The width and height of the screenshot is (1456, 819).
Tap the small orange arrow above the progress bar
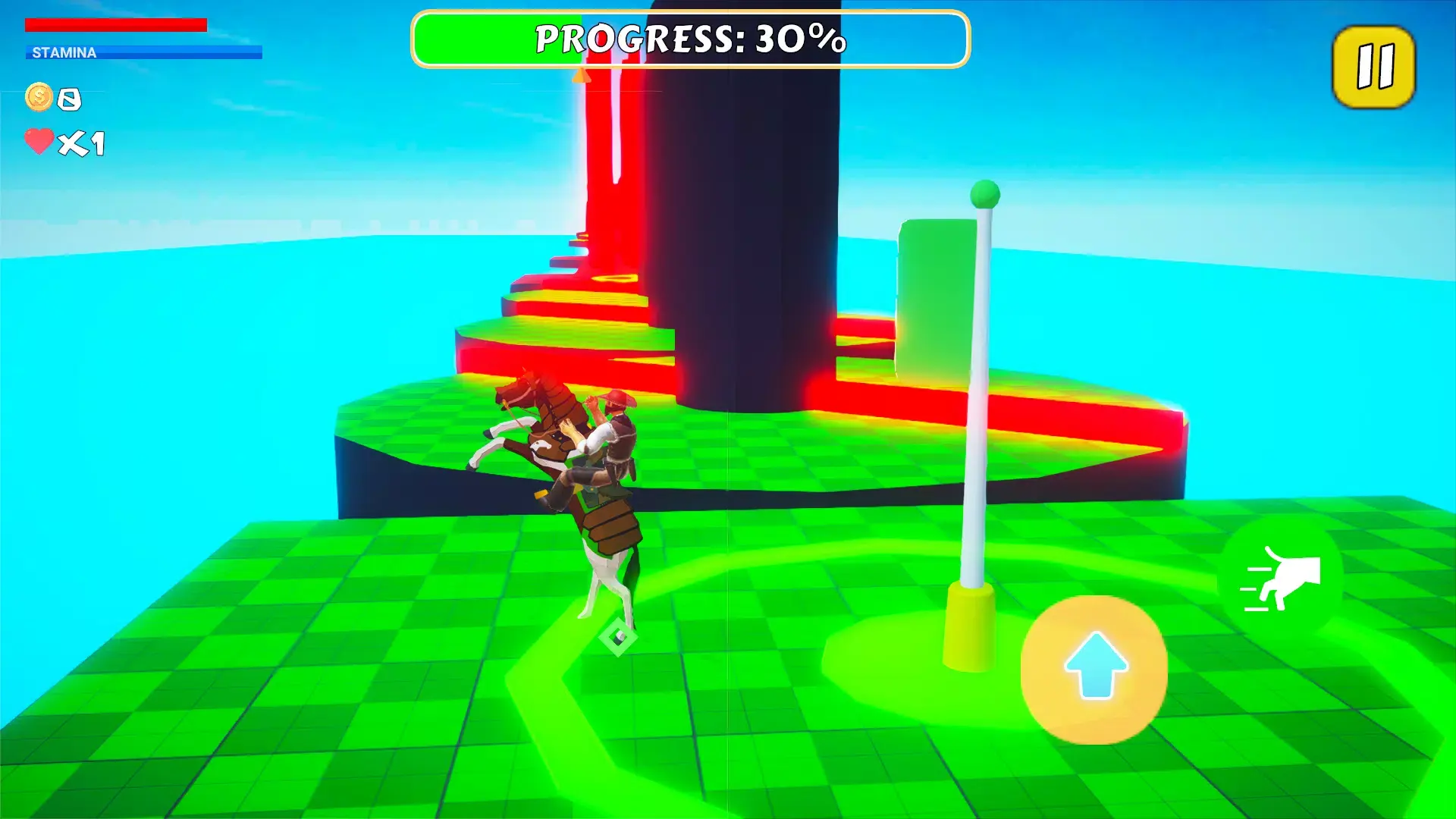click(x=581, y=77)
